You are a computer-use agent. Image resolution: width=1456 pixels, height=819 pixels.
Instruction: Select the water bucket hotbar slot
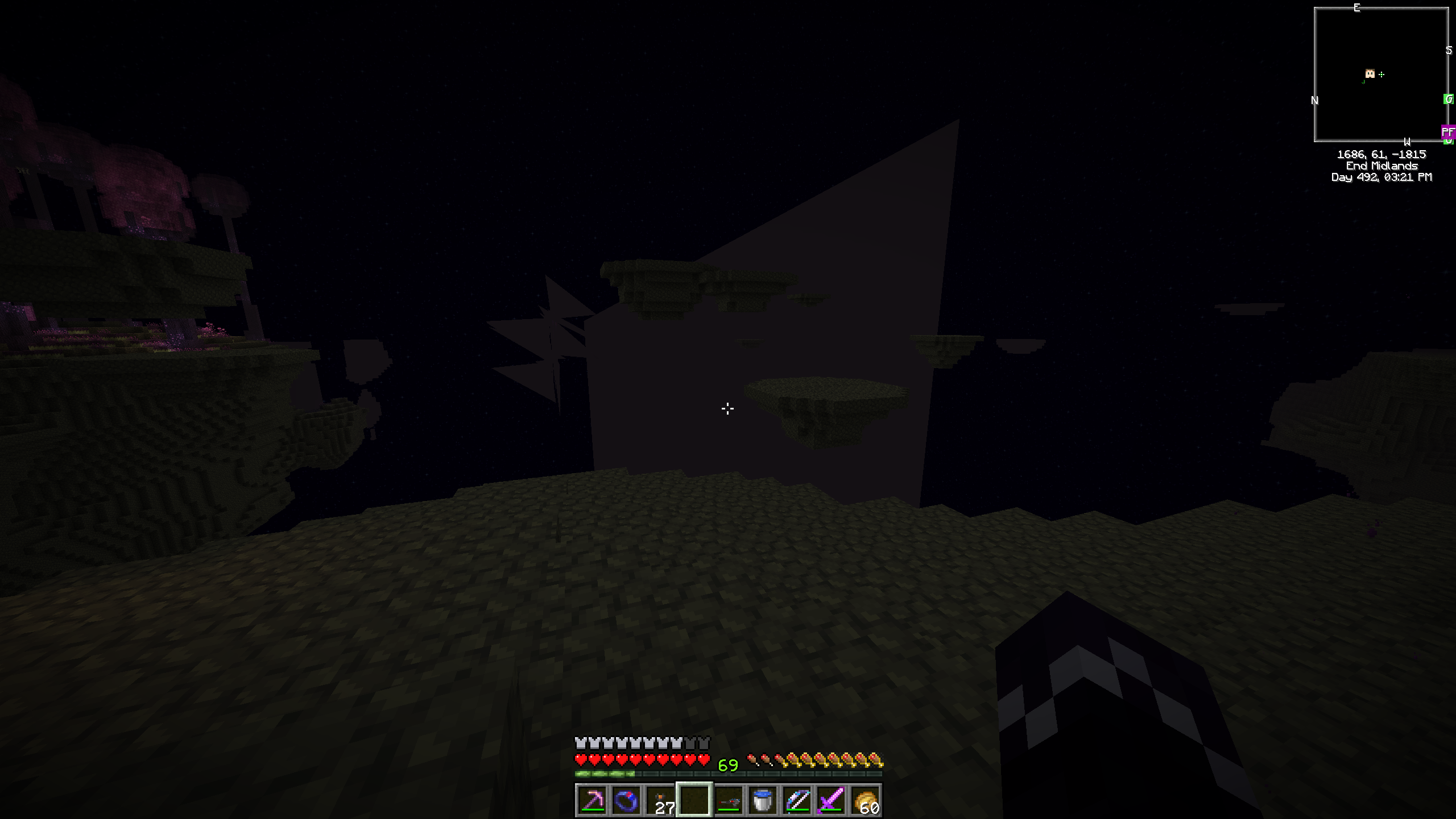point(763,800)
